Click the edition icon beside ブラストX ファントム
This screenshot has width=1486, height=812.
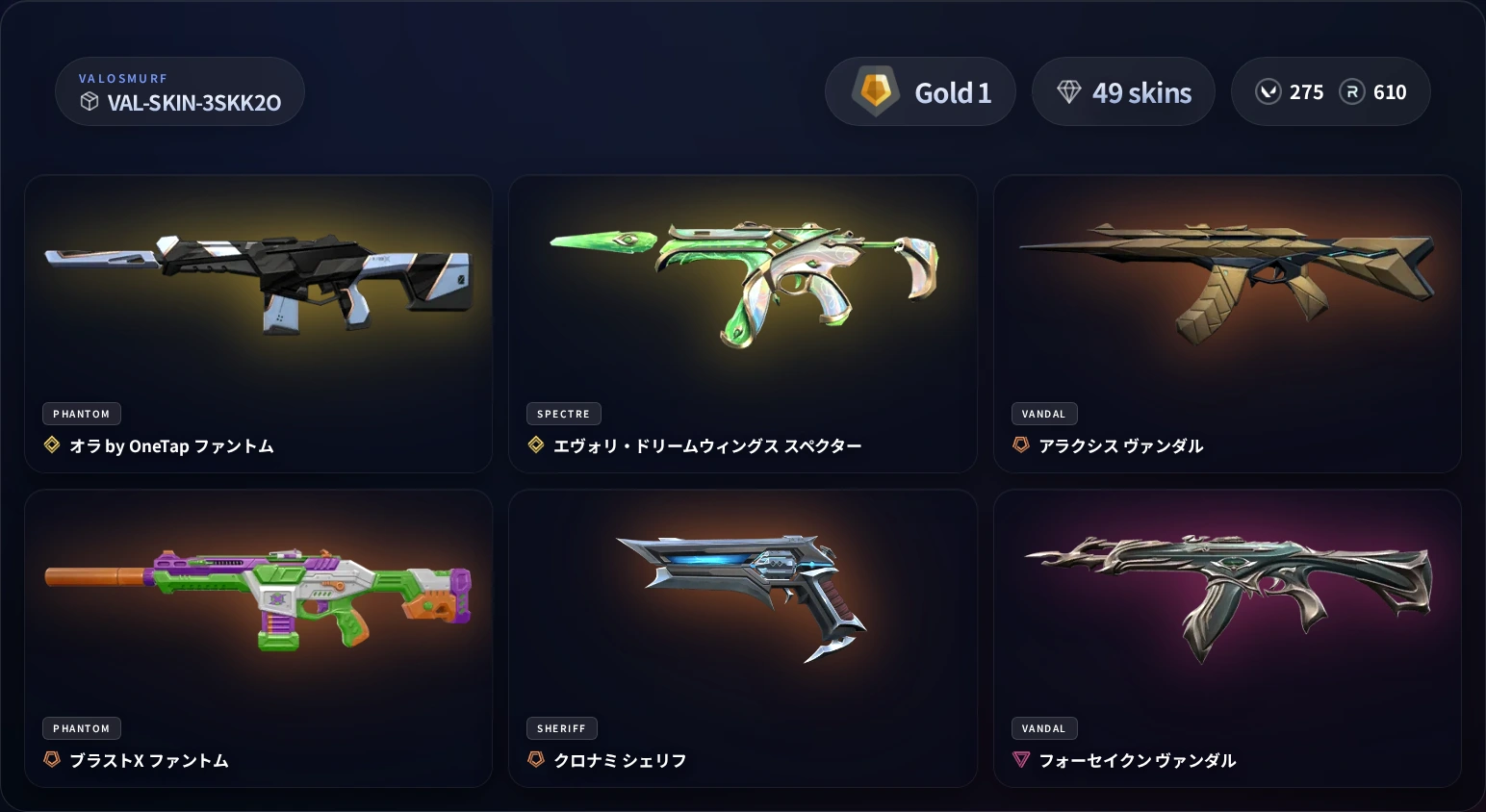click(x=52, y=760)
